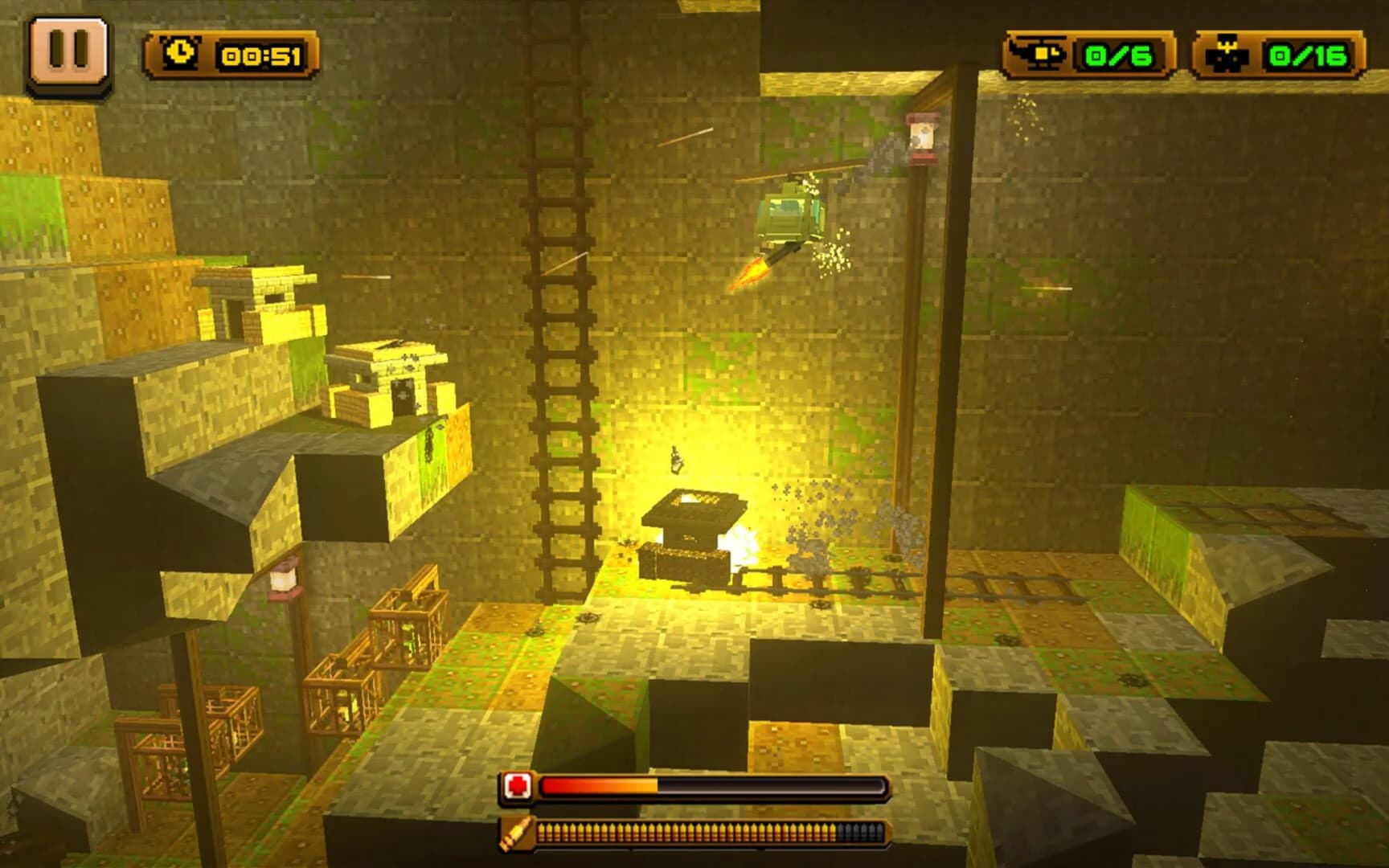This screenshot has width=1389, height=868.
Task: Select the bullet icon beside the ammo belt
Action: tap(515, 834)
